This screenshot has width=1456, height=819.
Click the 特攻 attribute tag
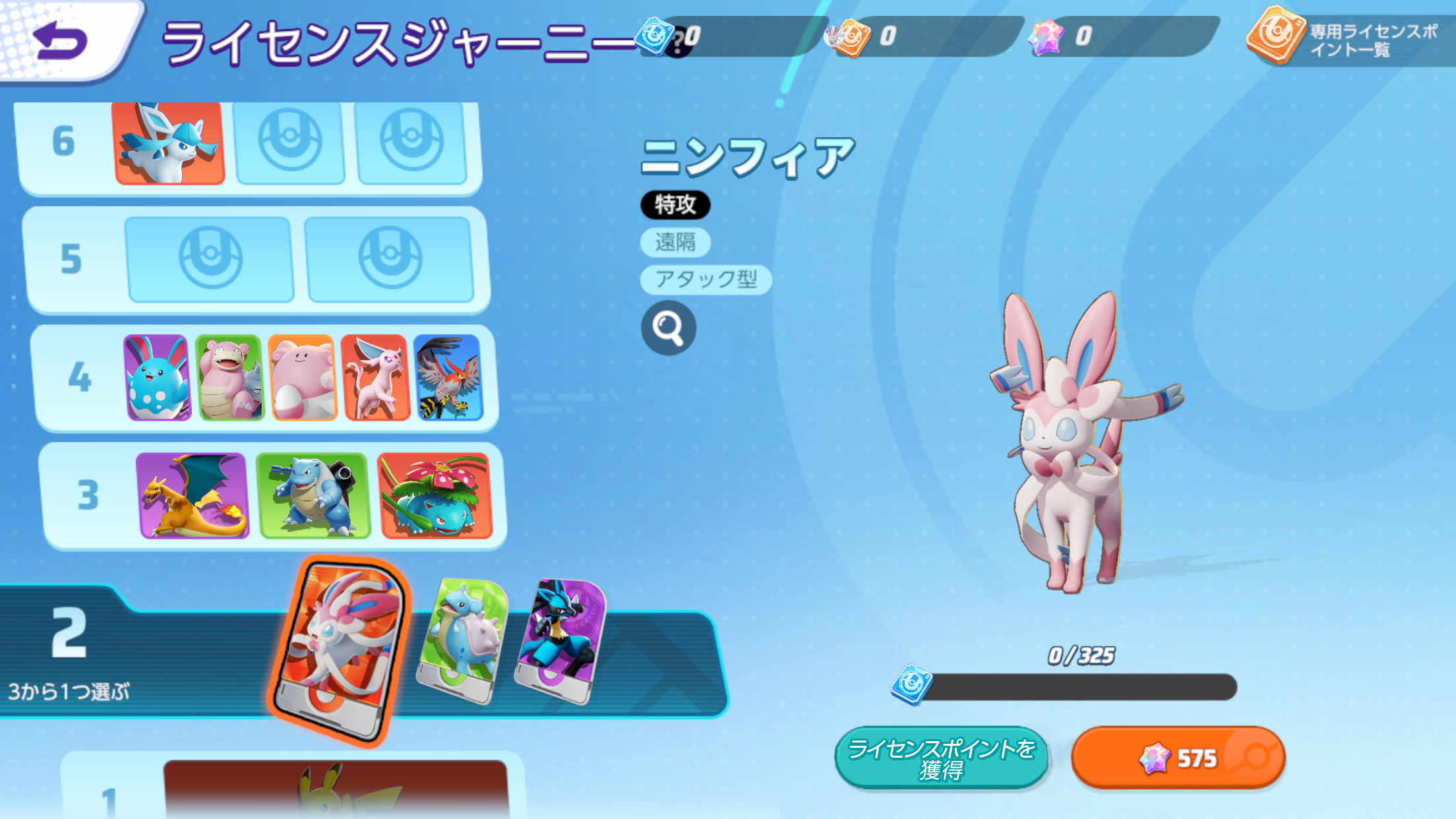pos(677,205)
